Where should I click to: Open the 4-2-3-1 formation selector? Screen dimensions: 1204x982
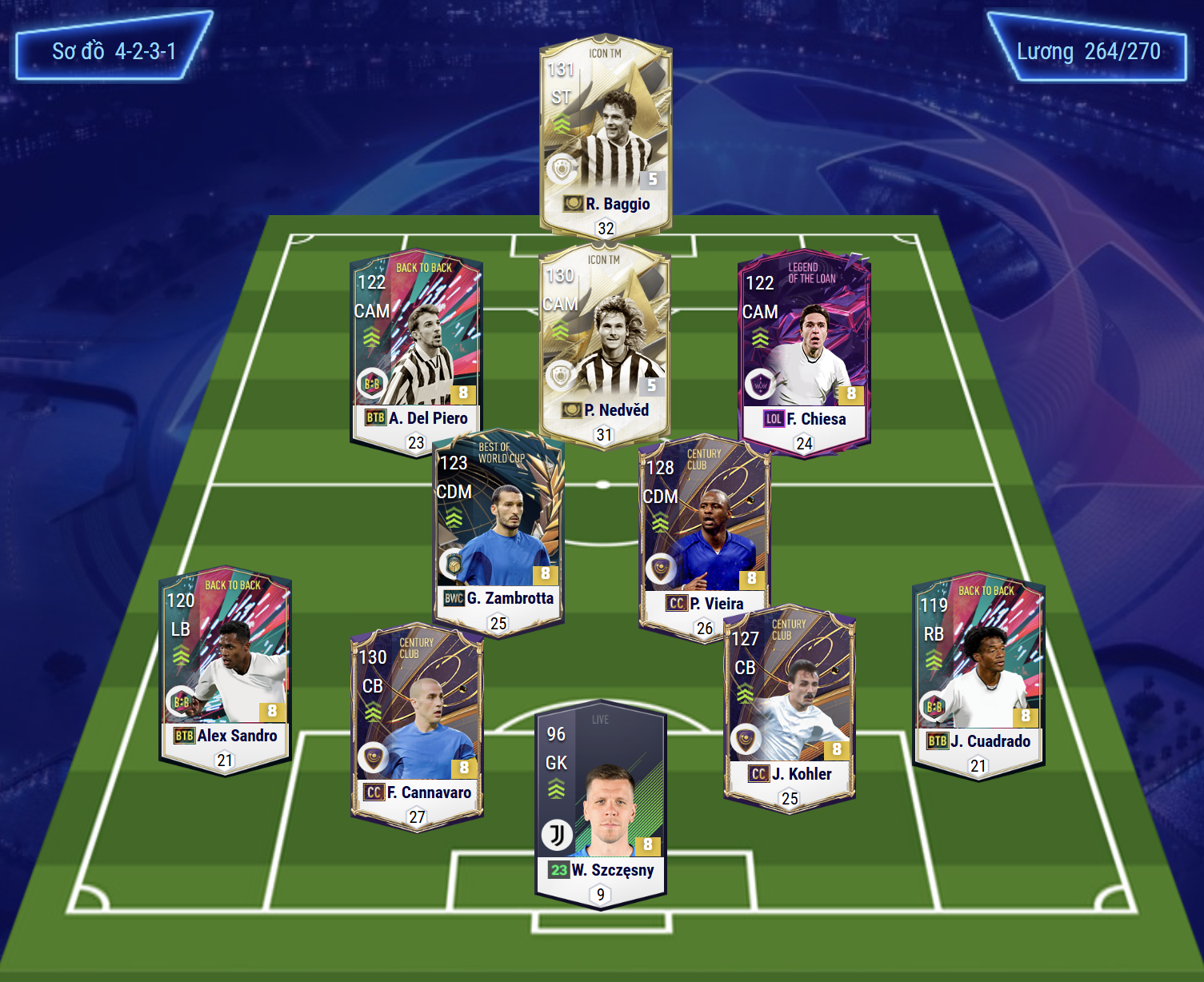[x=114, y=51]
